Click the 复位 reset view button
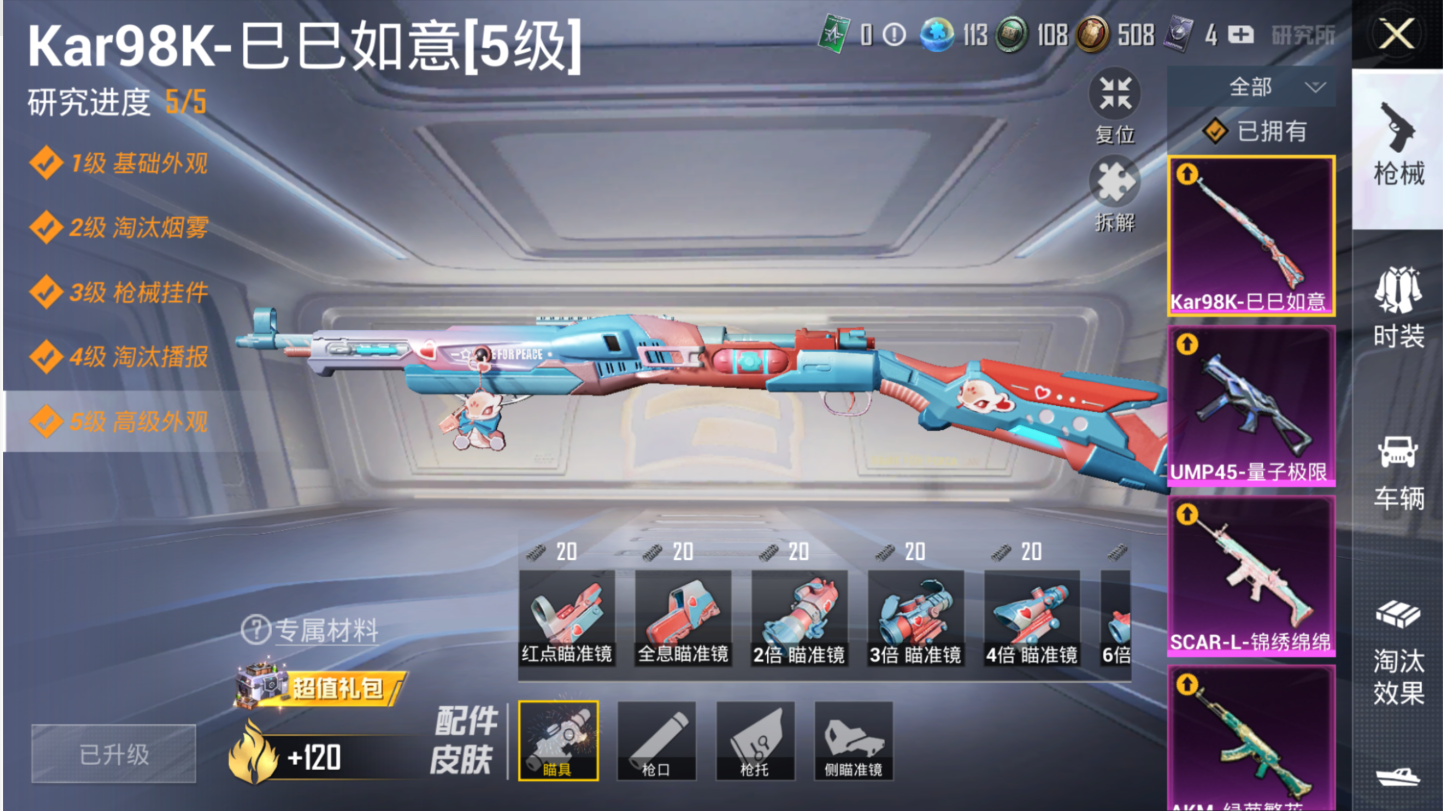Viewport: 1443px width, 811px height. coord(1115,106)
